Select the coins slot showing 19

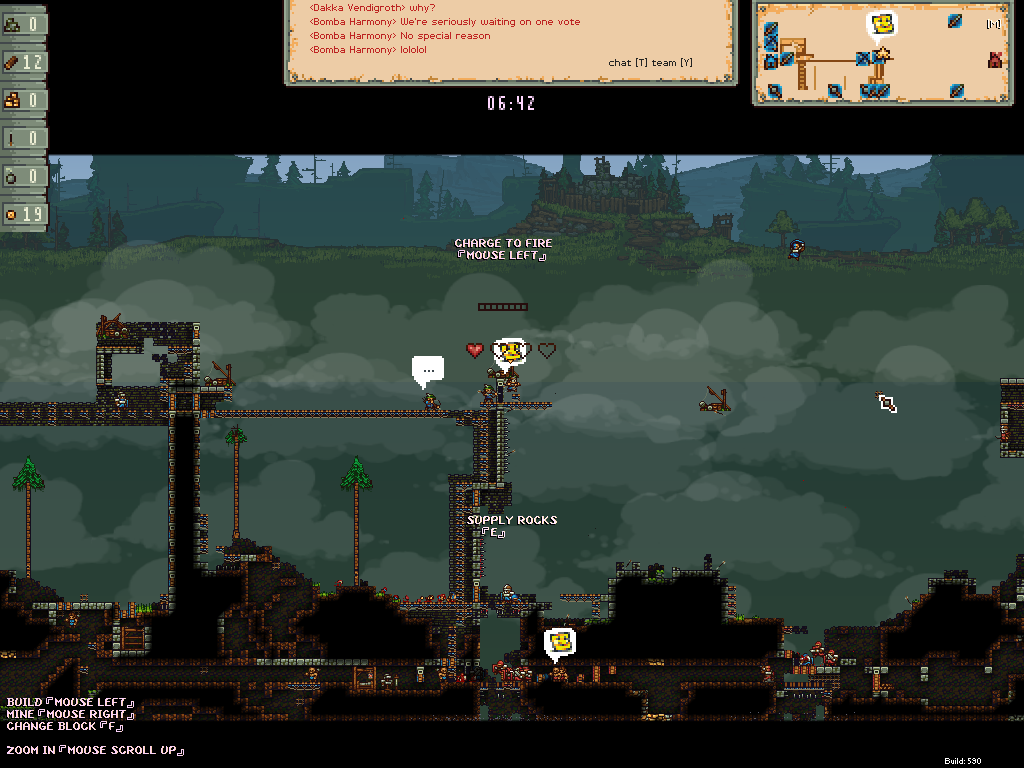23,214
